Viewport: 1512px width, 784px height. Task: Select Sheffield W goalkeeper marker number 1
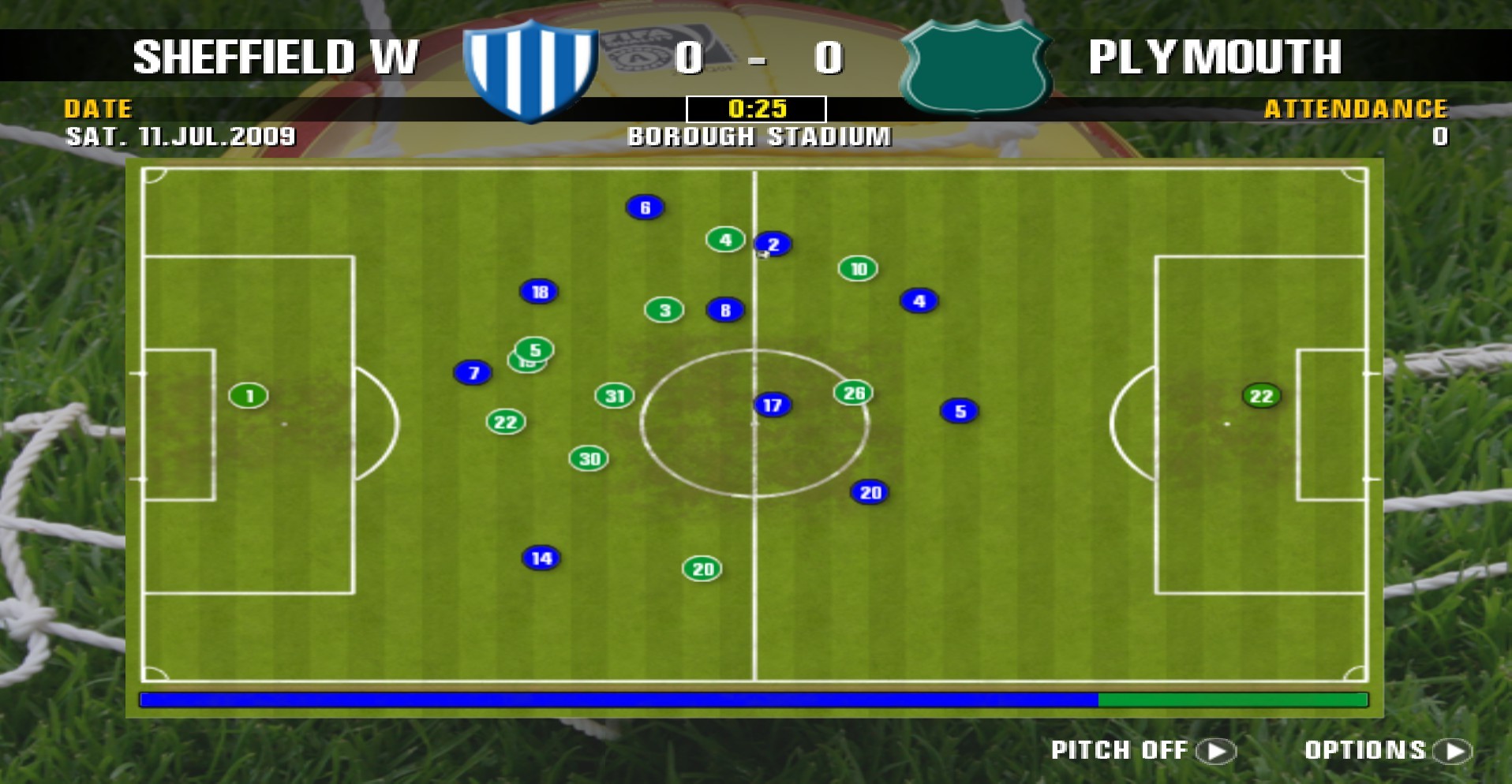click(x=247, y=397)
